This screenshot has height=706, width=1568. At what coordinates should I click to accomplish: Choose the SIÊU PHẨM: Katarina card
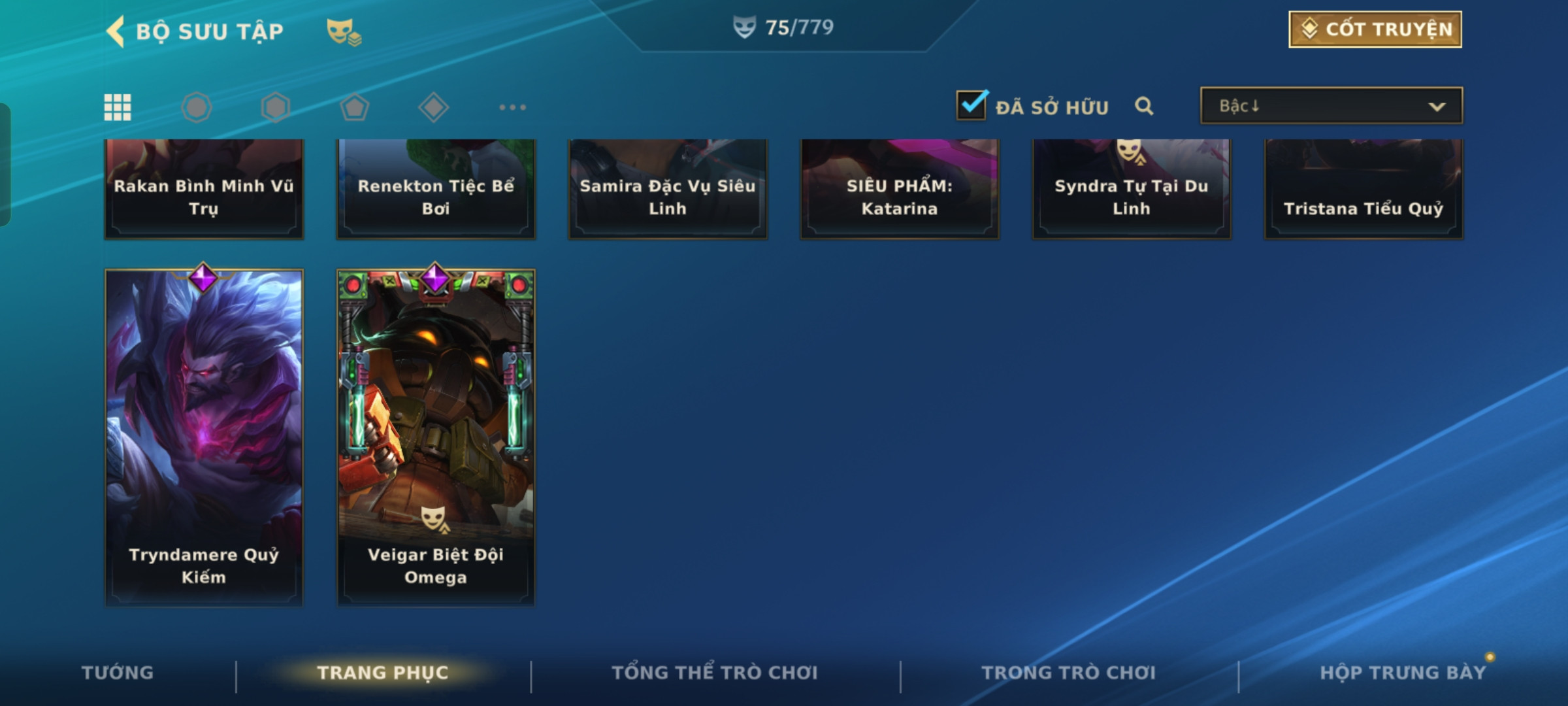click(x=900, y=190)
